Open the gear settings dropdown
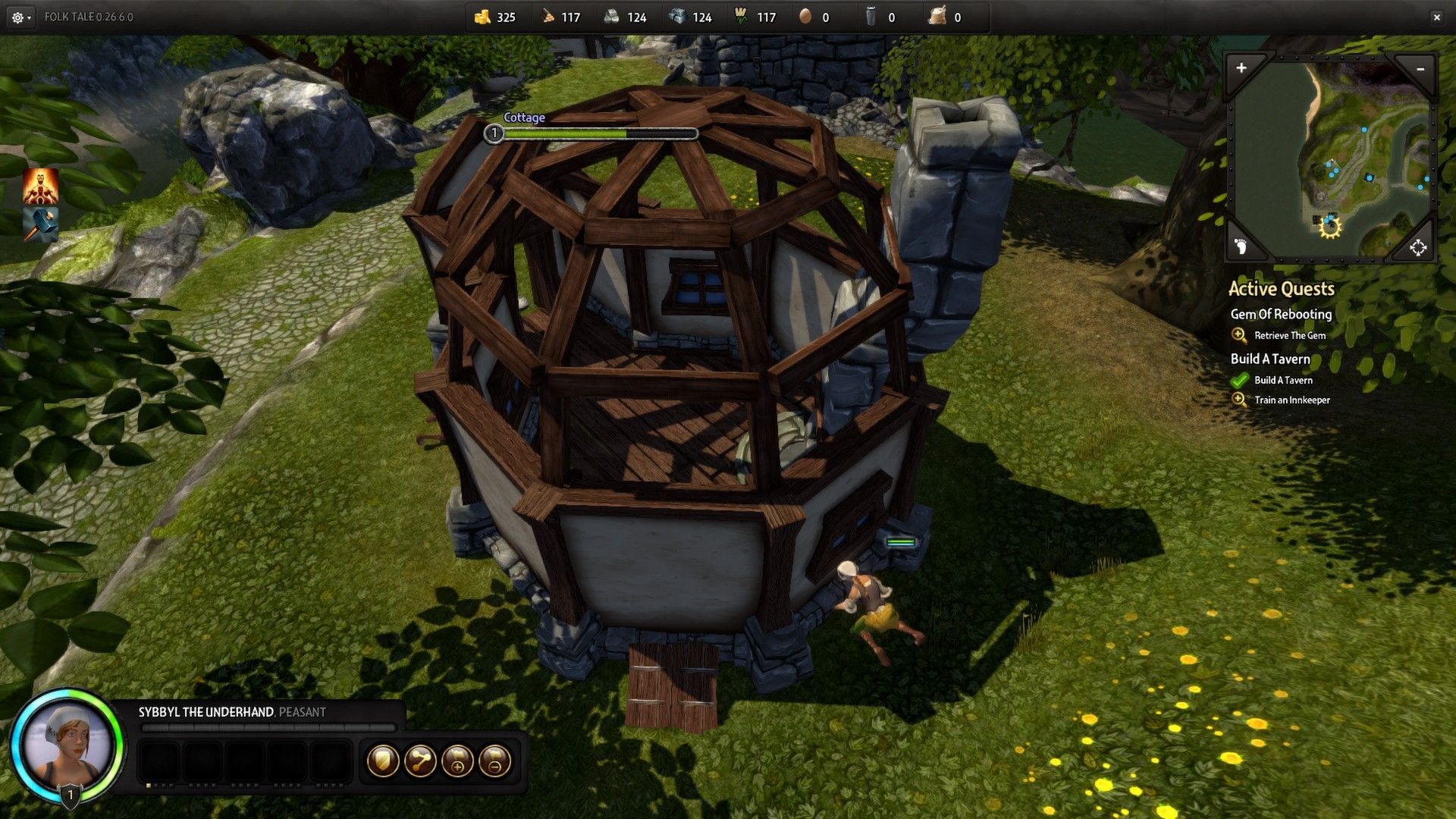The height and width of the screenshot is (819, 1456). 20,17
